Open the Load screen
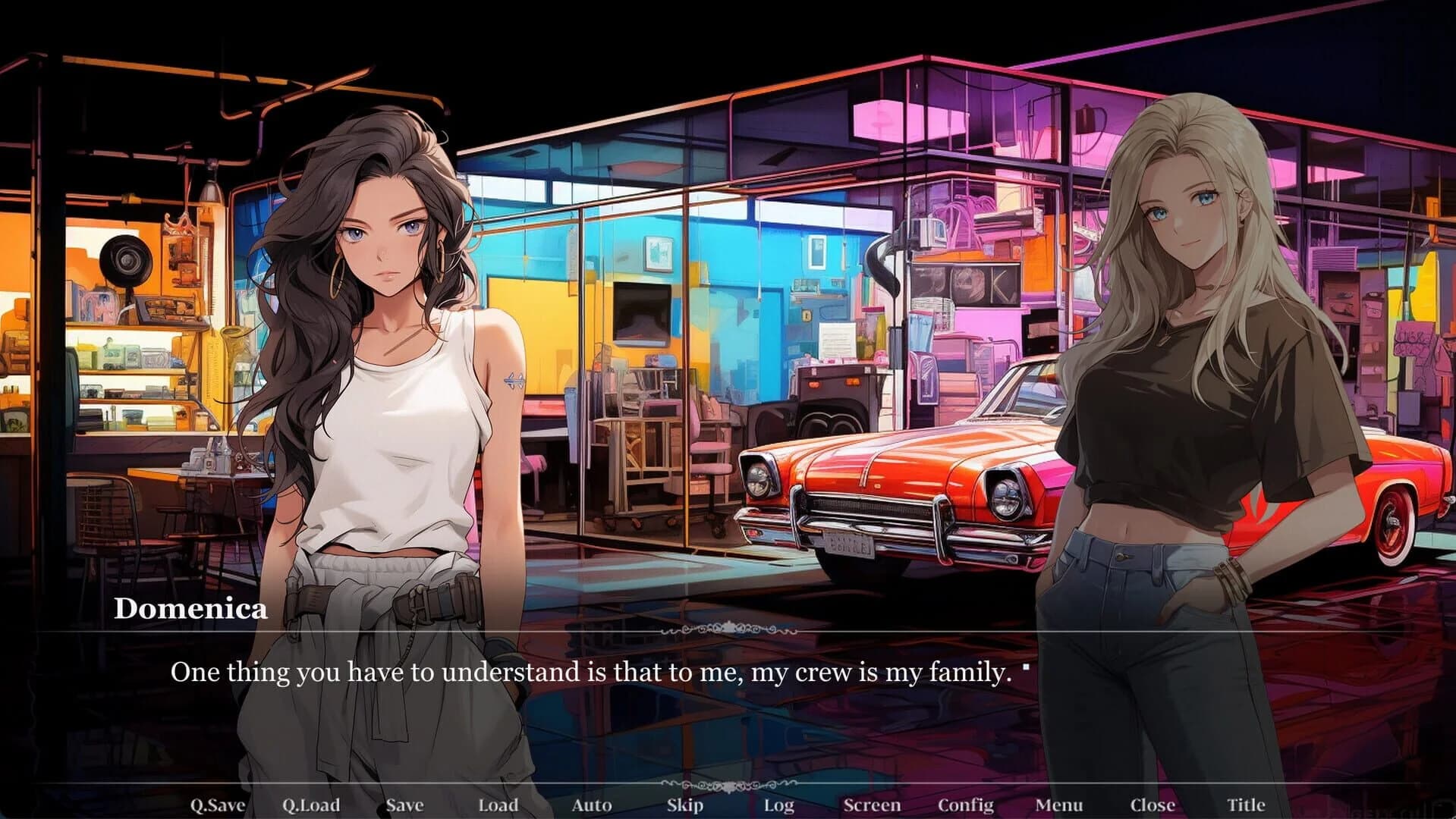Screen dimensions: 1456x819 point(498,805)
